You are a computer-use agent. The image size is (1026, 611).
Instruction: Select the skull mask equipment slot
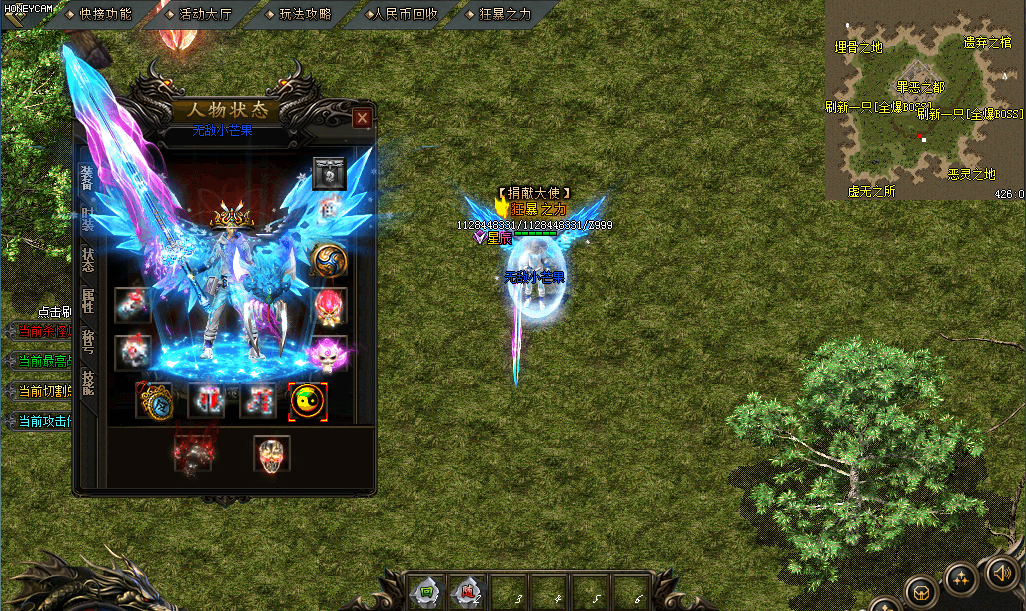click(x=271, y=453)
